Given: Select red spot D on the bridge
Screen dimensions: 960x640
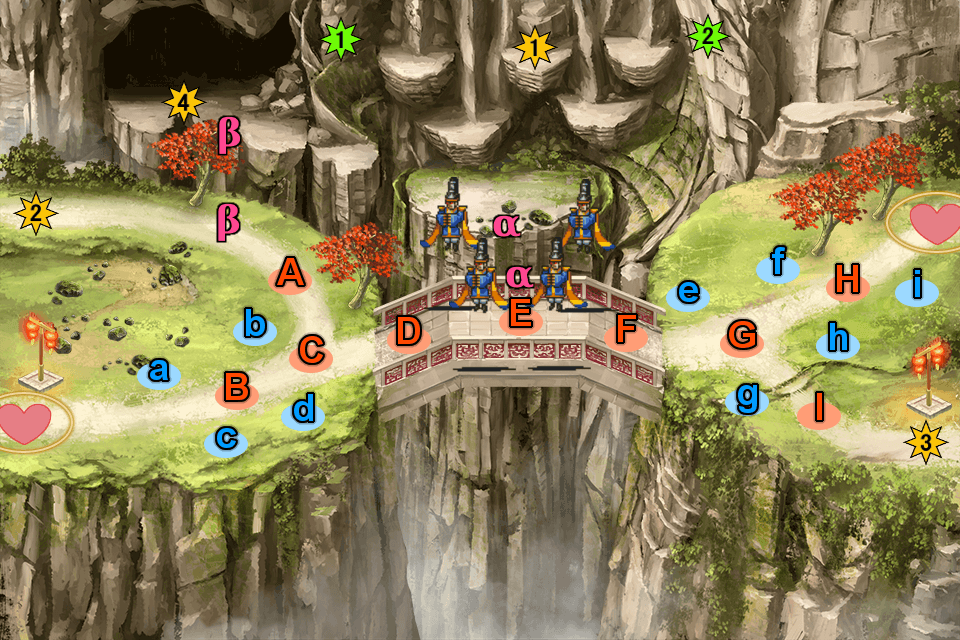Looking at the screenshot, I should [408, 333].
